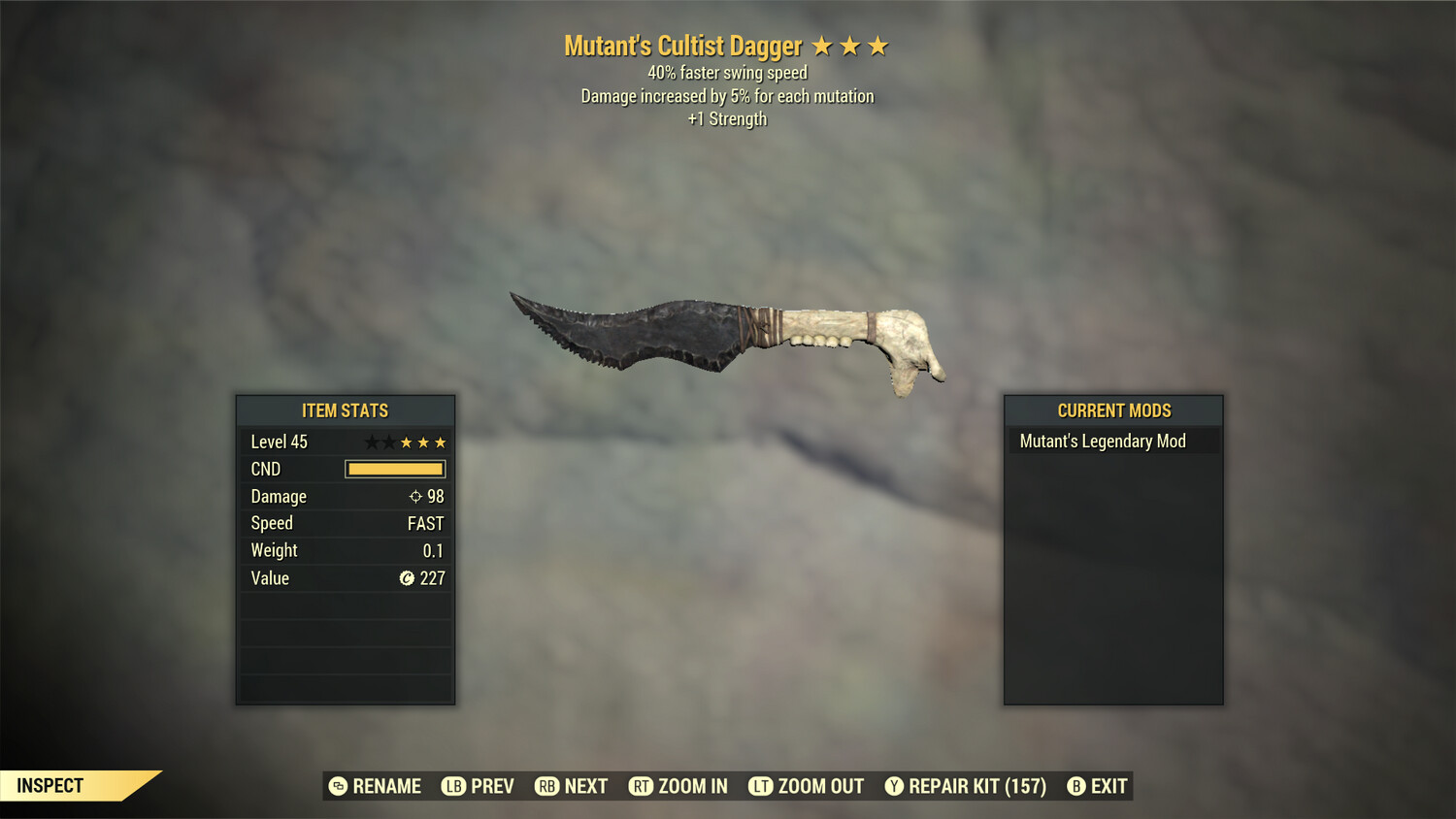Open the CURRENT MODS panel header
Image resolution: width=1456 pixels, height=819 pixels.
1113,410
